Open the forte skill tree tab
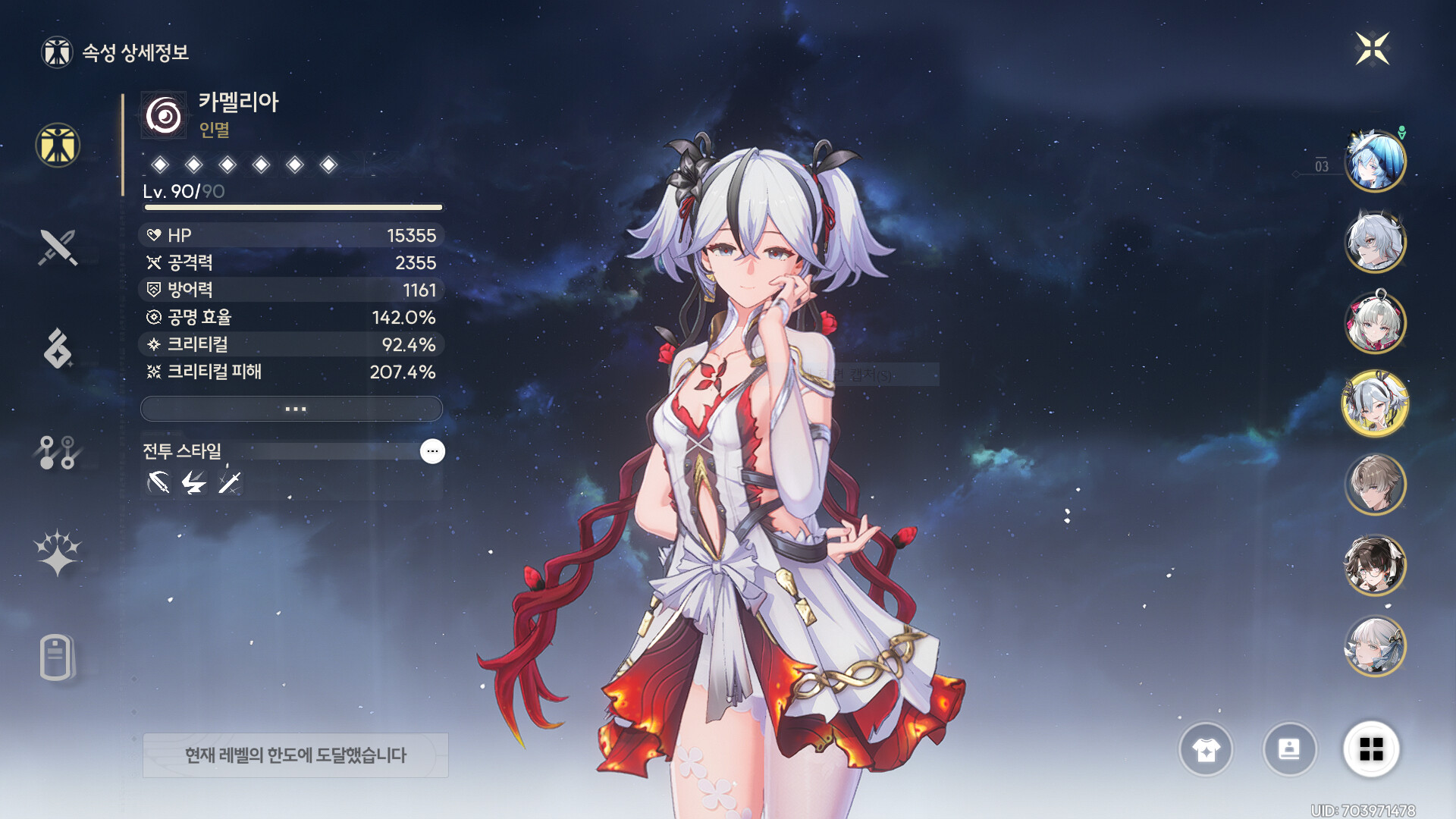 [x=58, y=452]
